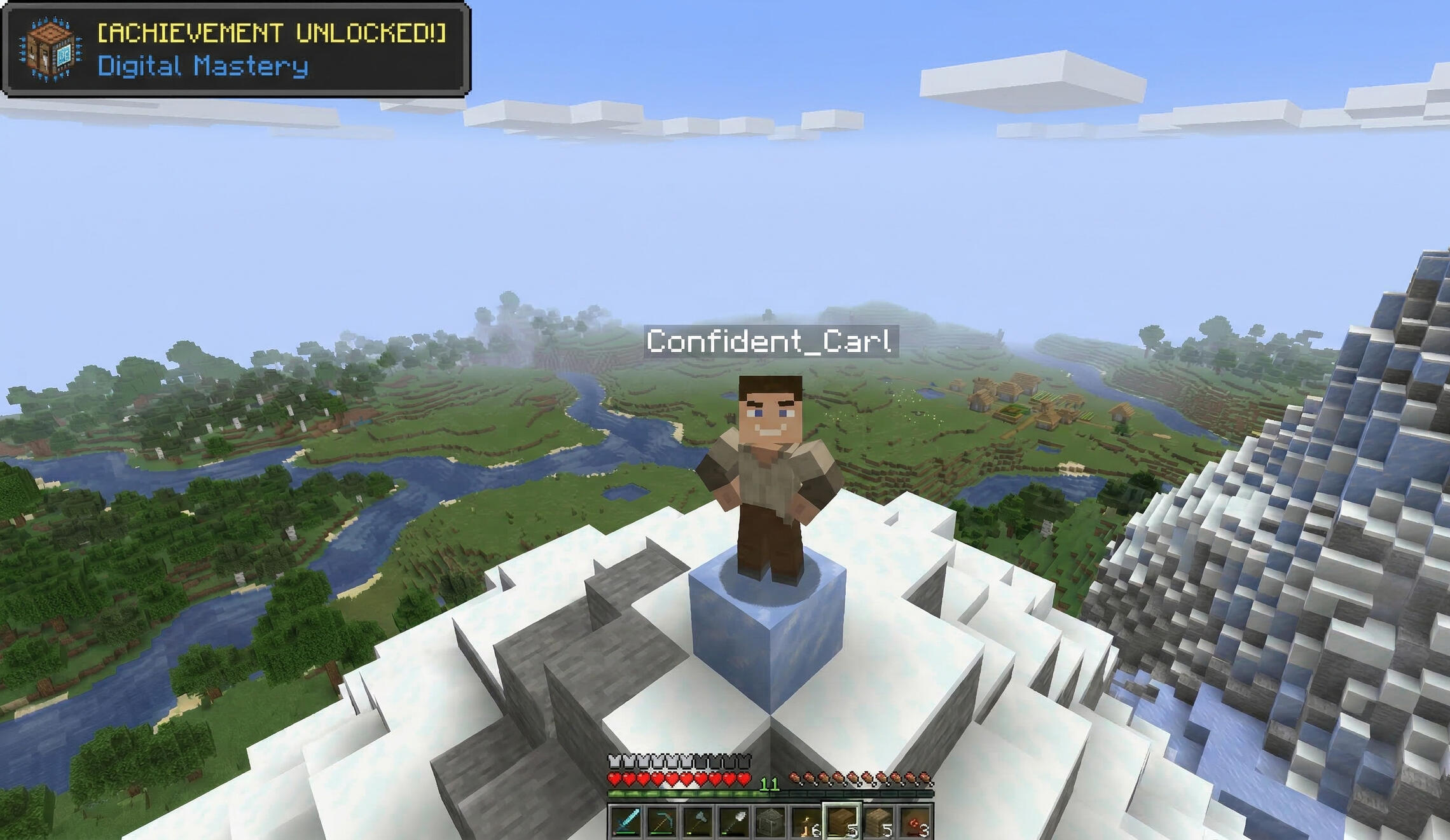Click the highlighted wood planks slot

[x=843, y=822]
